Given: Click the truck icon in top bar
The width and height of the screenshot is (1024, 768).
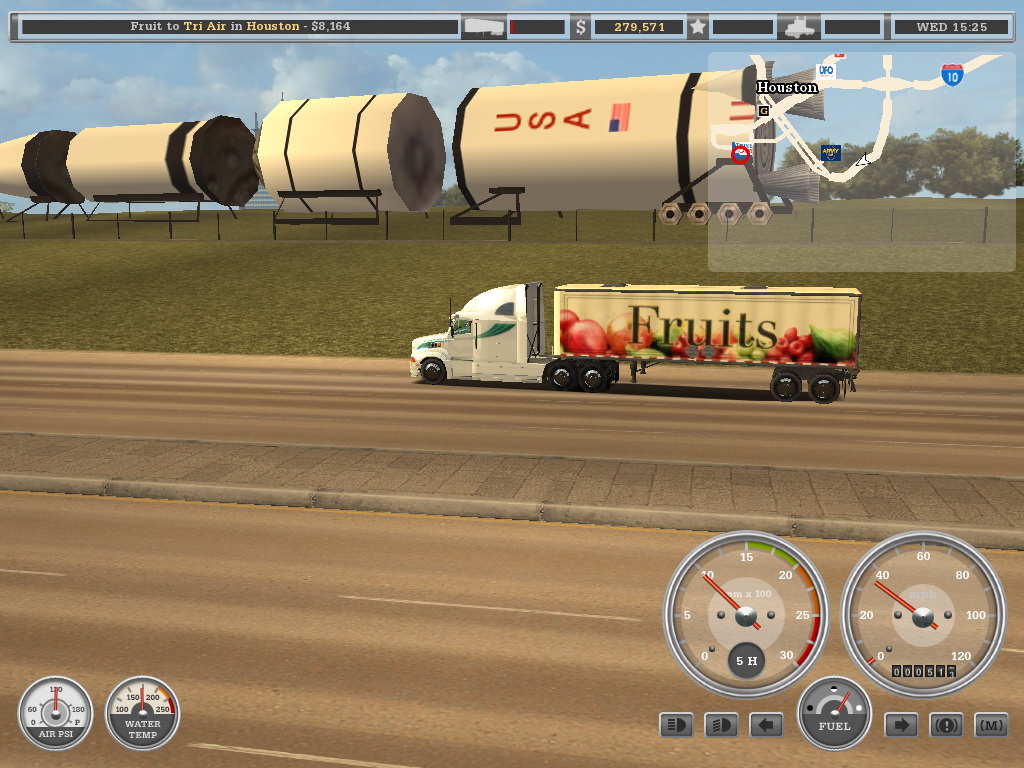Looking at the screenshot, I should (800, 27).
